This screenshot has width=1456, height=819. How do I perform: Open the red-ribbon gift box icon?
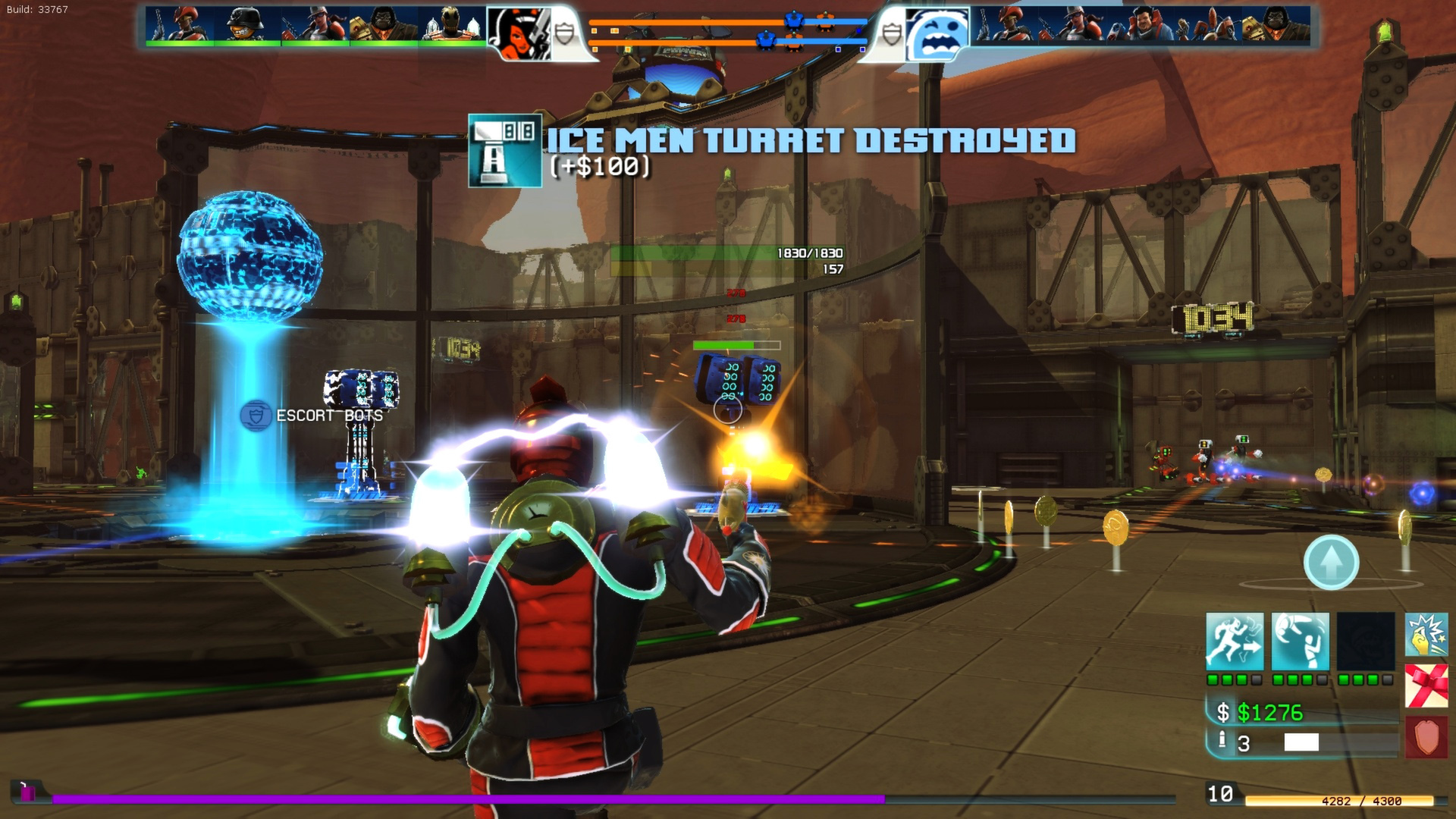coord(1426,686)
